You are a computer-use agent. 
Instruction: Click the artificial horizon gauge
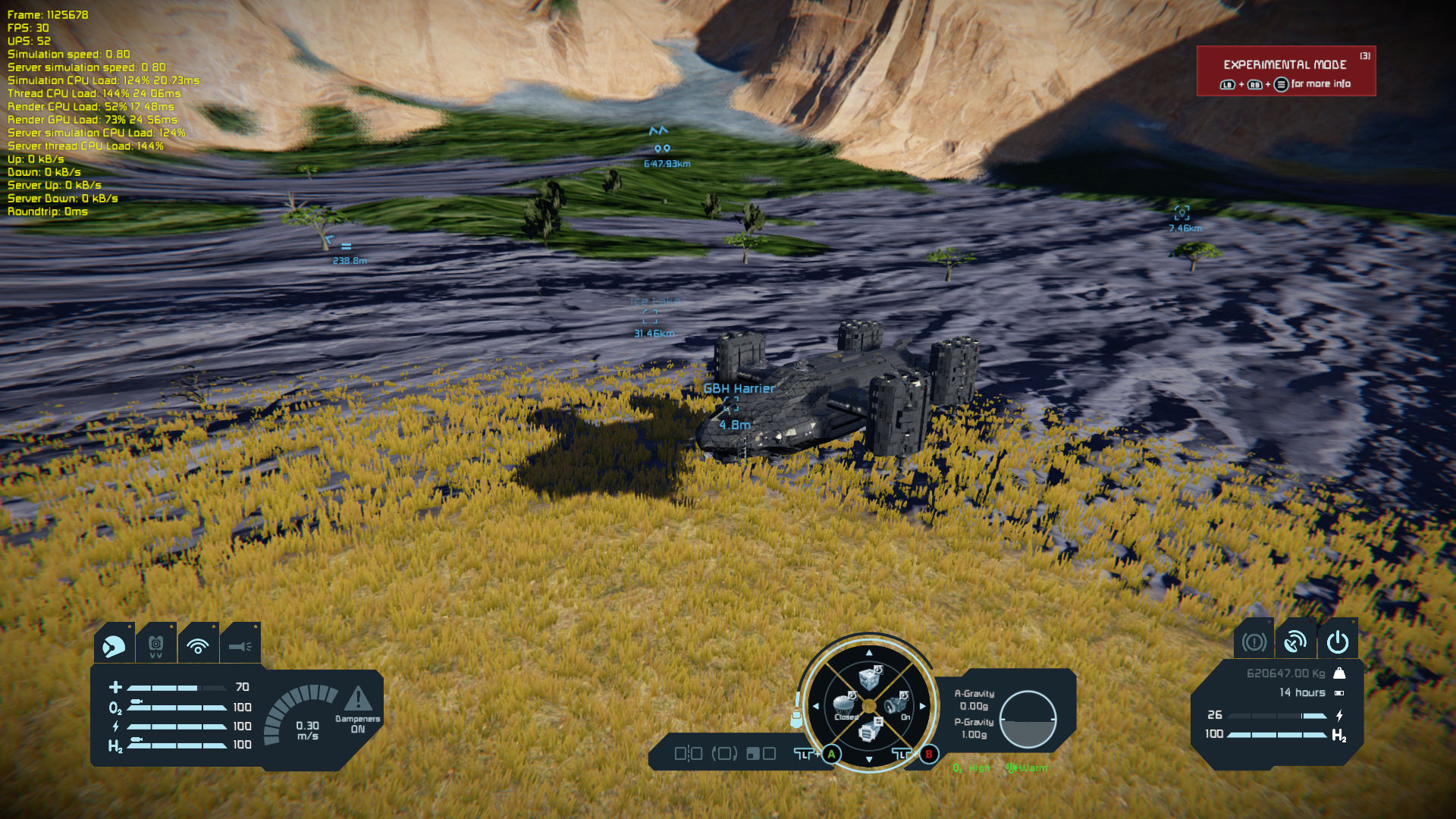click(x=1028, y=719)
